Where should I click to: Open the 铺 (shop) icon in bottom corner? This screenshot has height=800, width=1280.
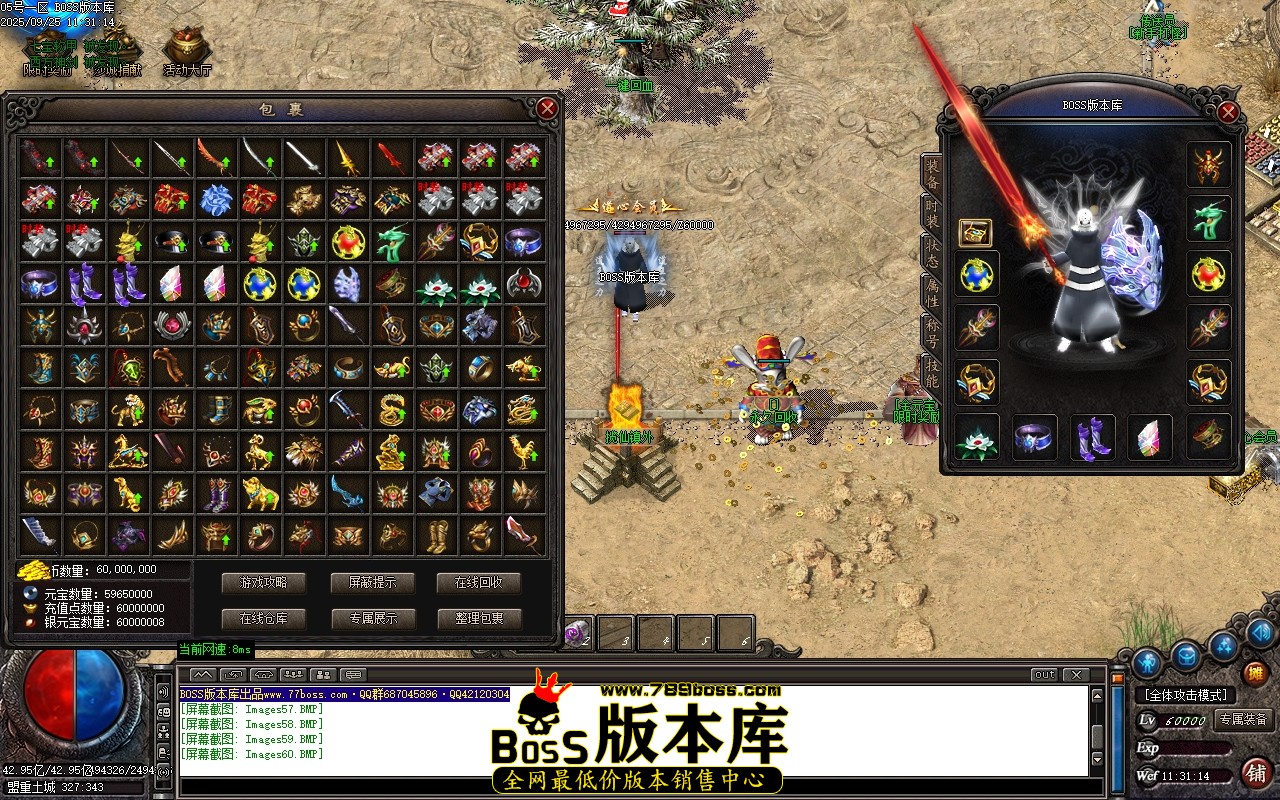(x=1256, y=772)
